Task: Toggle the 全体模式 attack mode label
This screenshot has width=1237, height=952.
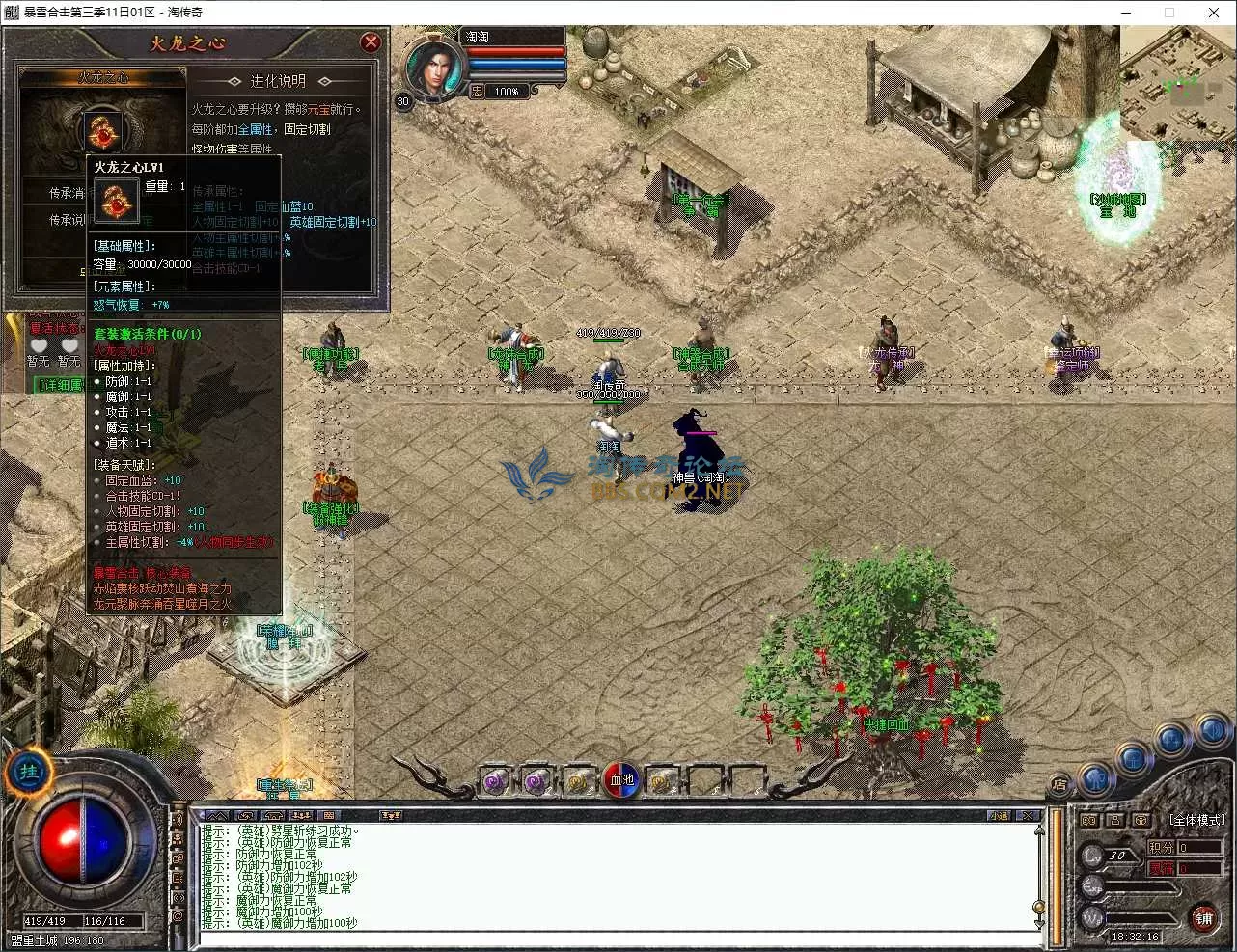Action: 1196,820
